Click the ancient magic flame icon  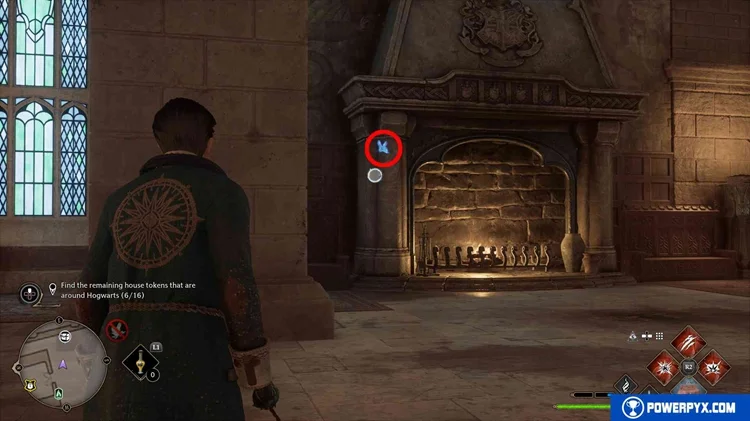[626, 385]
